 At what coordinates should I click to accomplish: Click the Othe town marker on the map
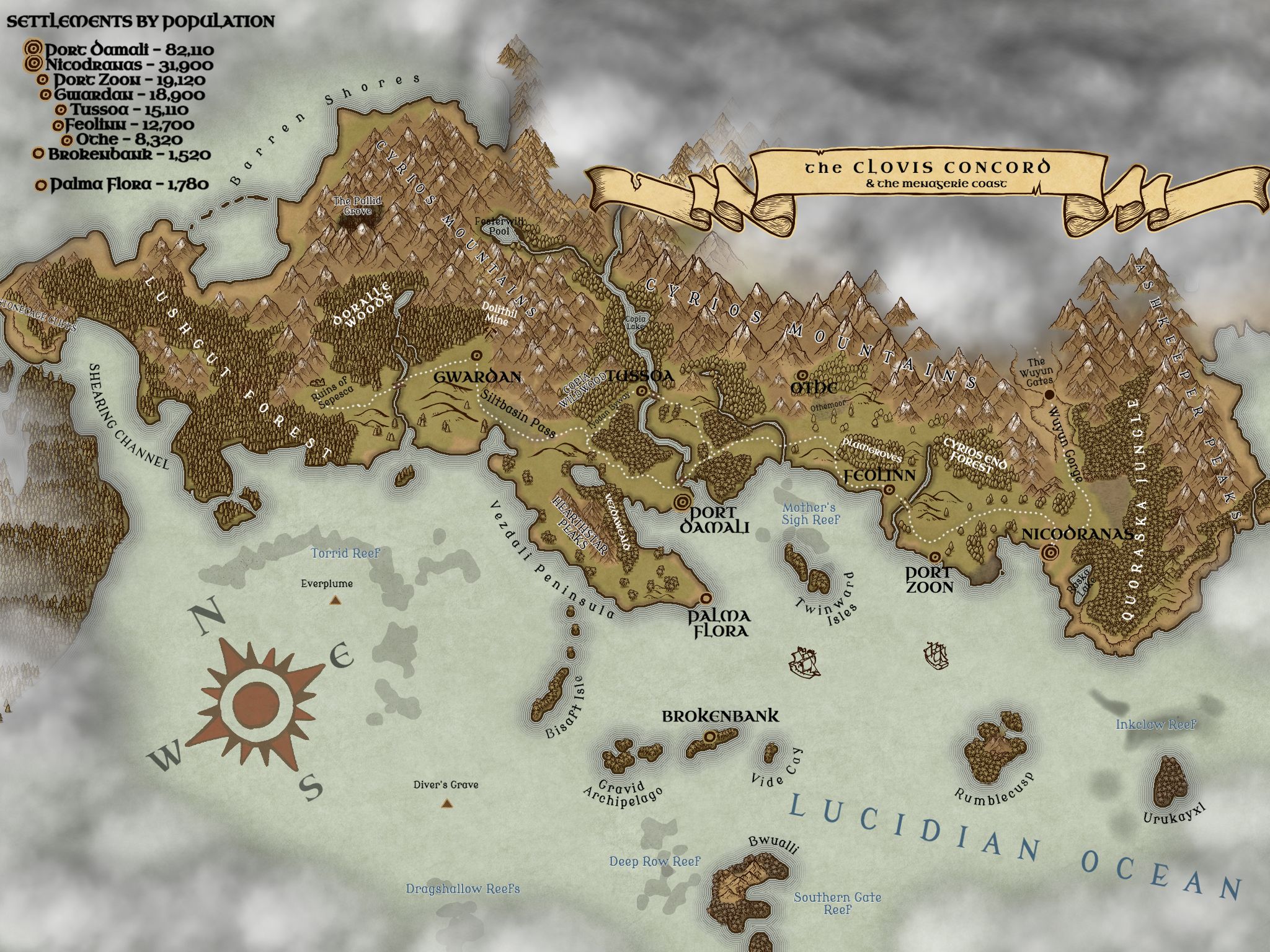(x=802, y=375)
